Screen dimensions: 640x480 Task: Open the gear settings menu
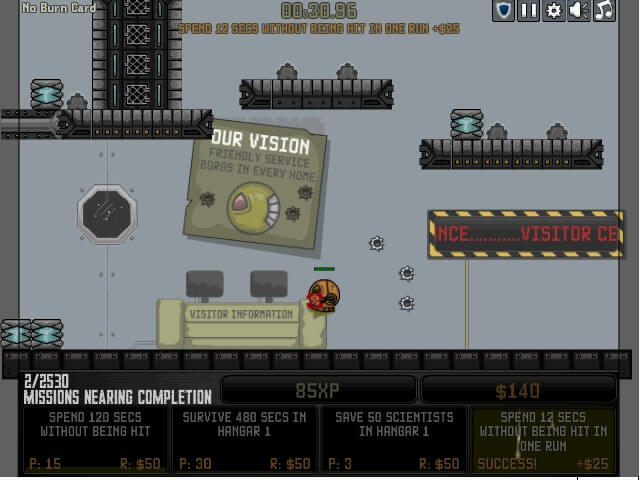pos(554,11)
